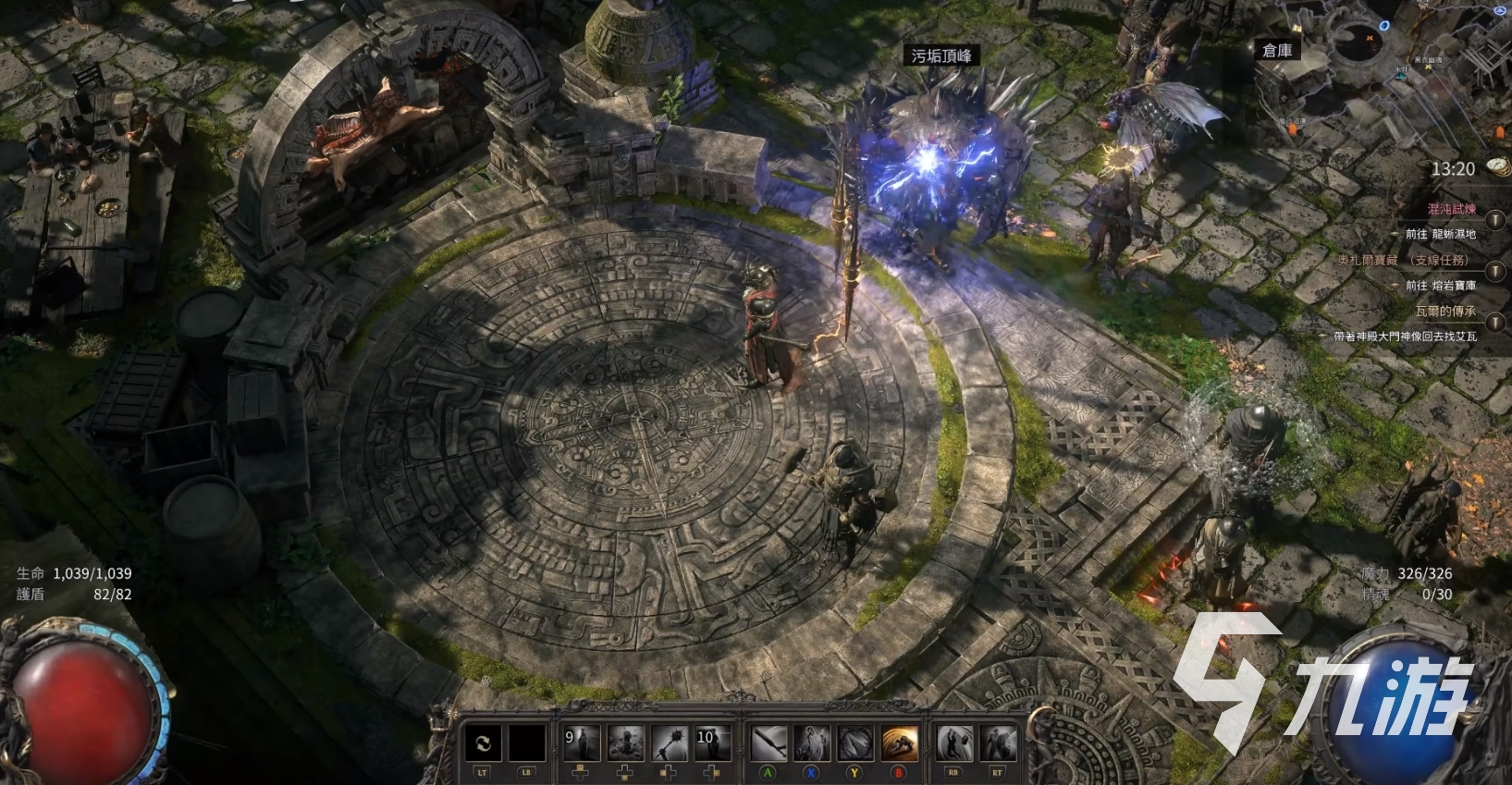Image resolution: width=1512 pixels, height=785 pixels.
Task: Click the 污垢頂峰 nameplate label
Action: 941,56
